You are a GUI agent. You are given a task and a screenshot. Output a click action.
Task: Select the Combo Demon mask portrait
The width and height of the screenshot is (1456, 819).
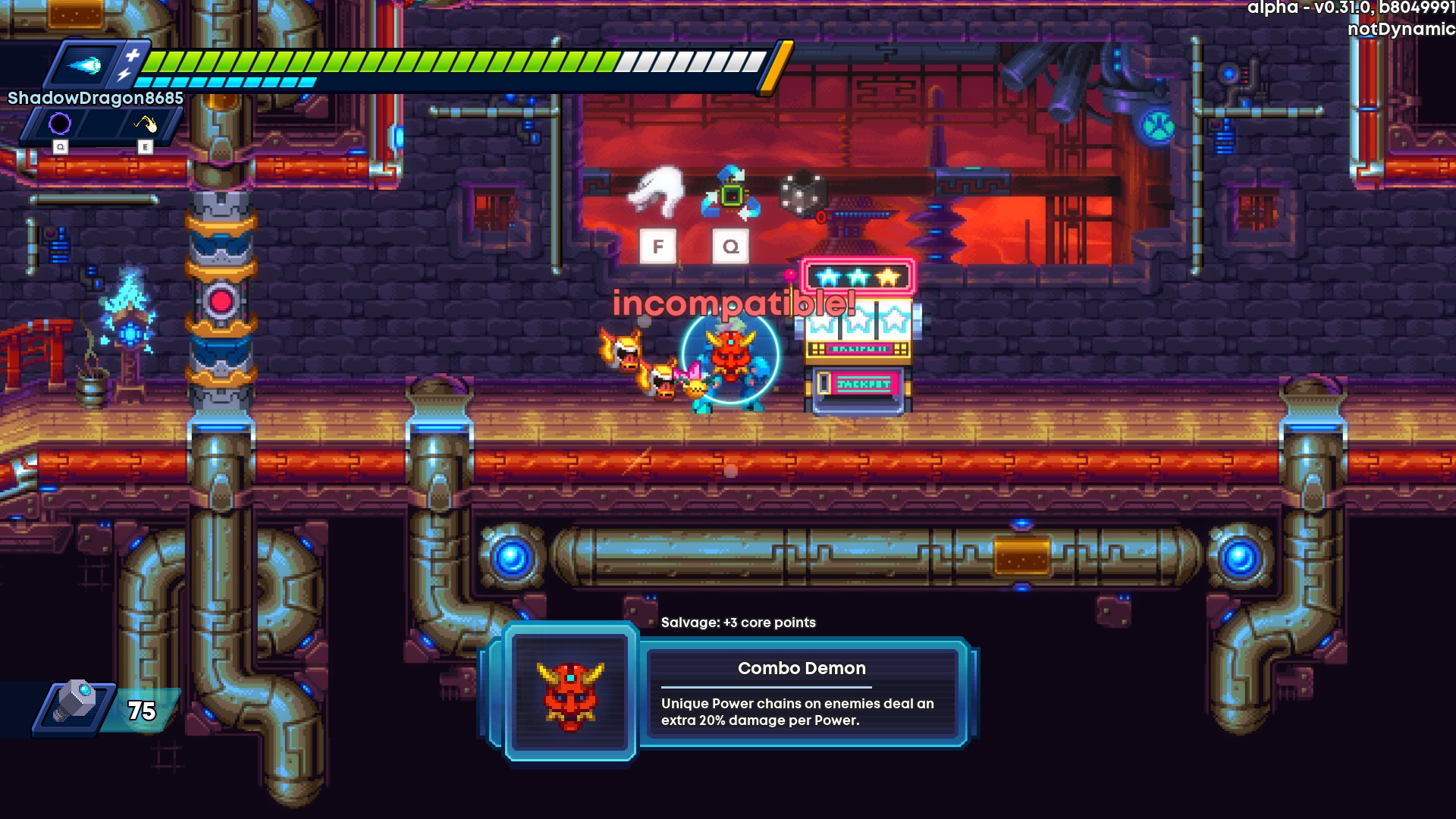pos(570,693)
